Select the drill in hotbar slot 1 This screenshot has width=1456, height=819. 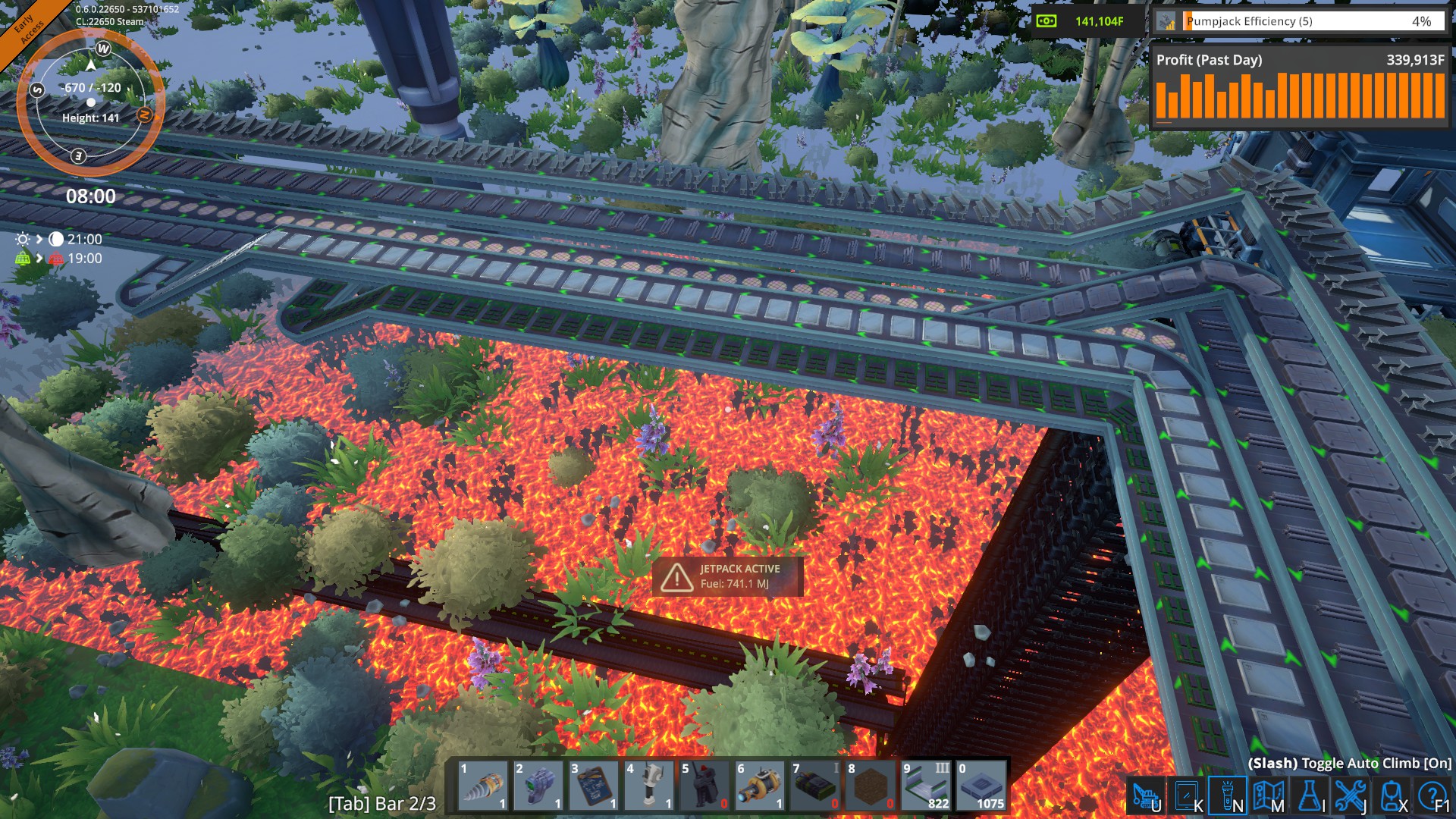click(x=483, y=786)
